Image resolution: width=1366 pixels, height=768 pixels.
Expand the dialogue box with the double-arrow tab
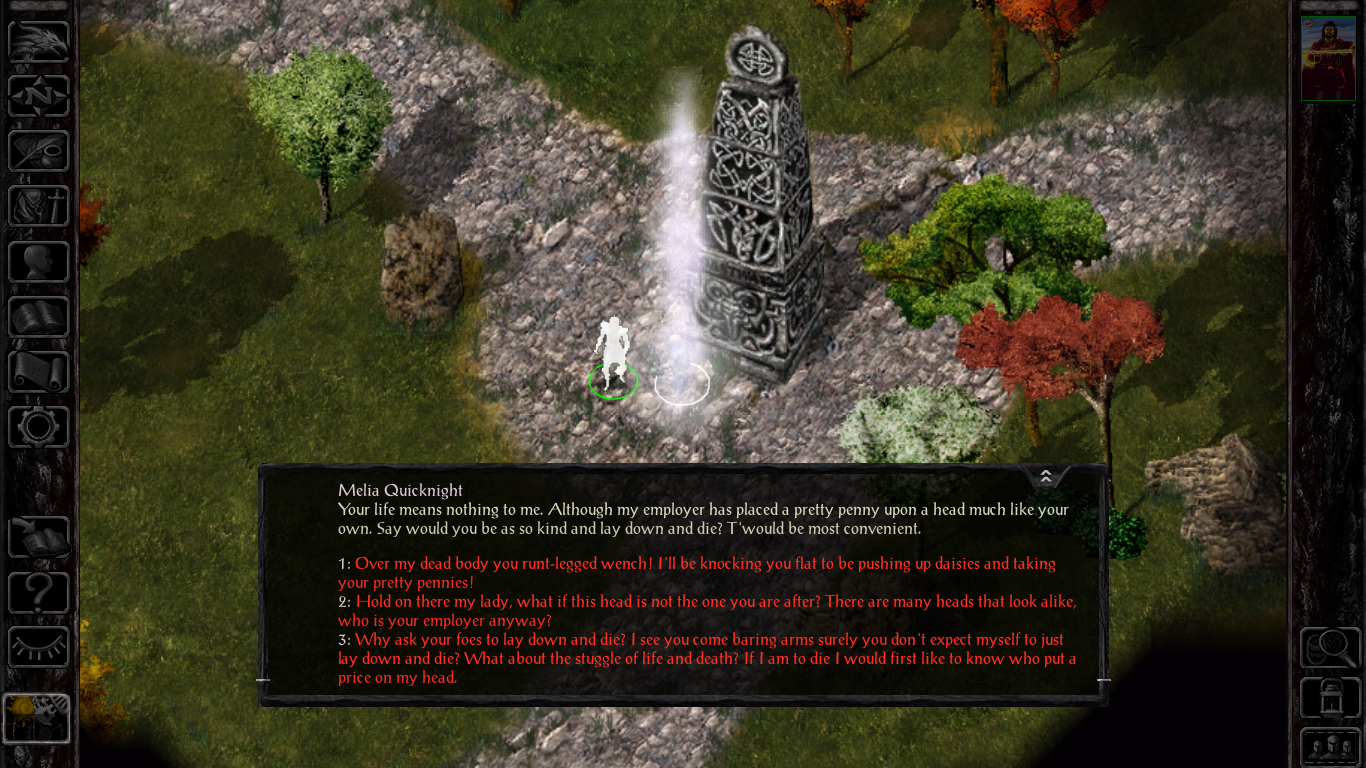point(1045,476)
